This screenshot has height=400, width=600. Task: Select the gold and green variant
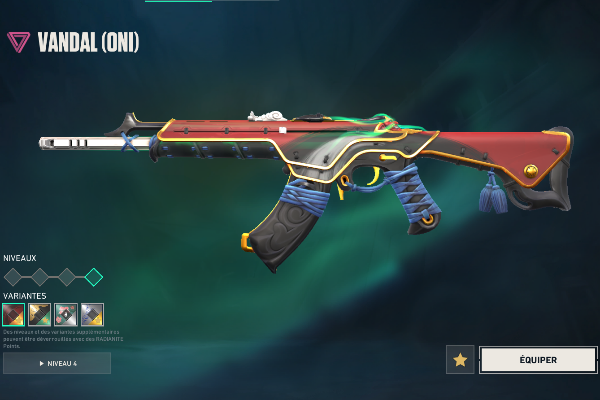pos(40,315)
